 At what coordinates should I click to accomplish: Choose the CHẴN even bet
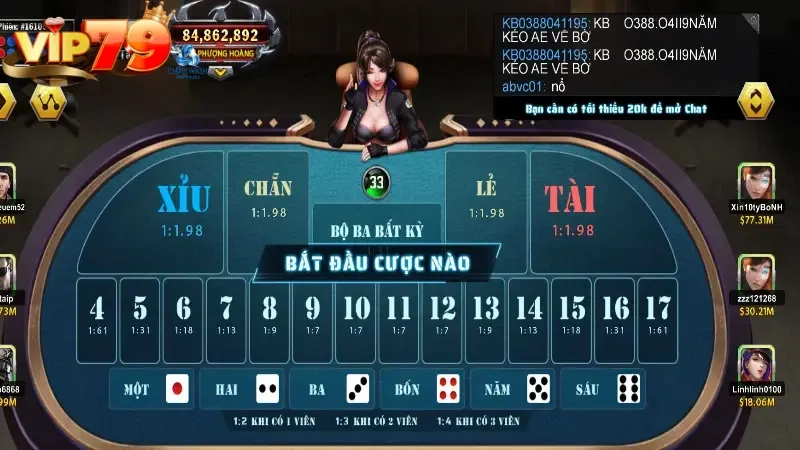267,198
